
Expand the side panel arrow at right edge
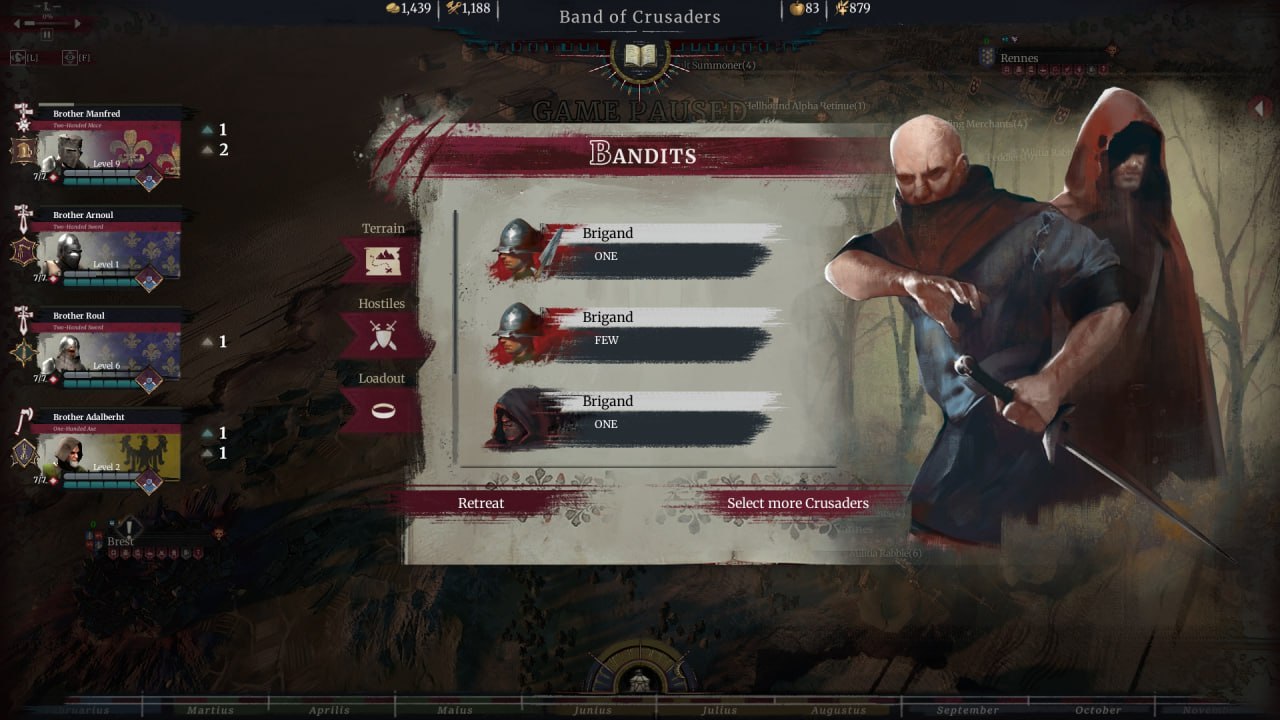click(1263, 106)
